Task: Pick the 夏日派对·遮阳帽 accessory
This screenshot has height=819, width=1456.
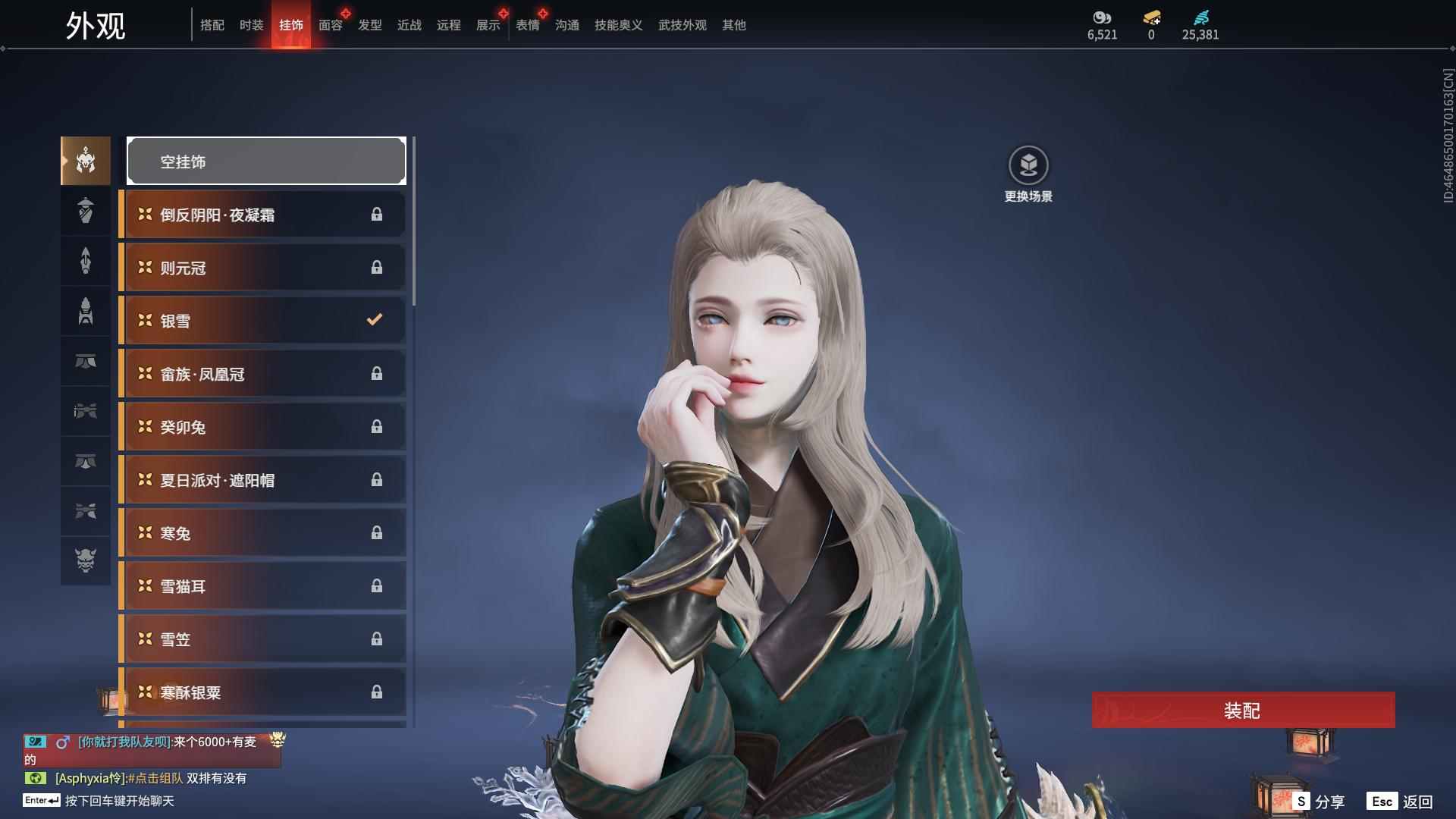Action: (262, 480)
